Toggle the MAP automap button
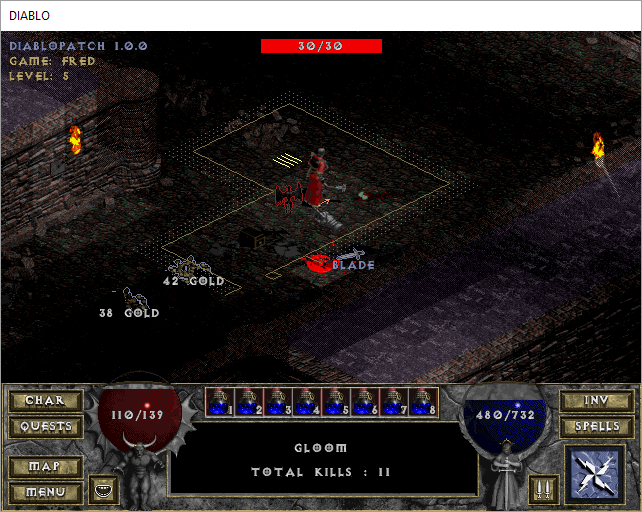Screen dimensions: 642x512 44,467
